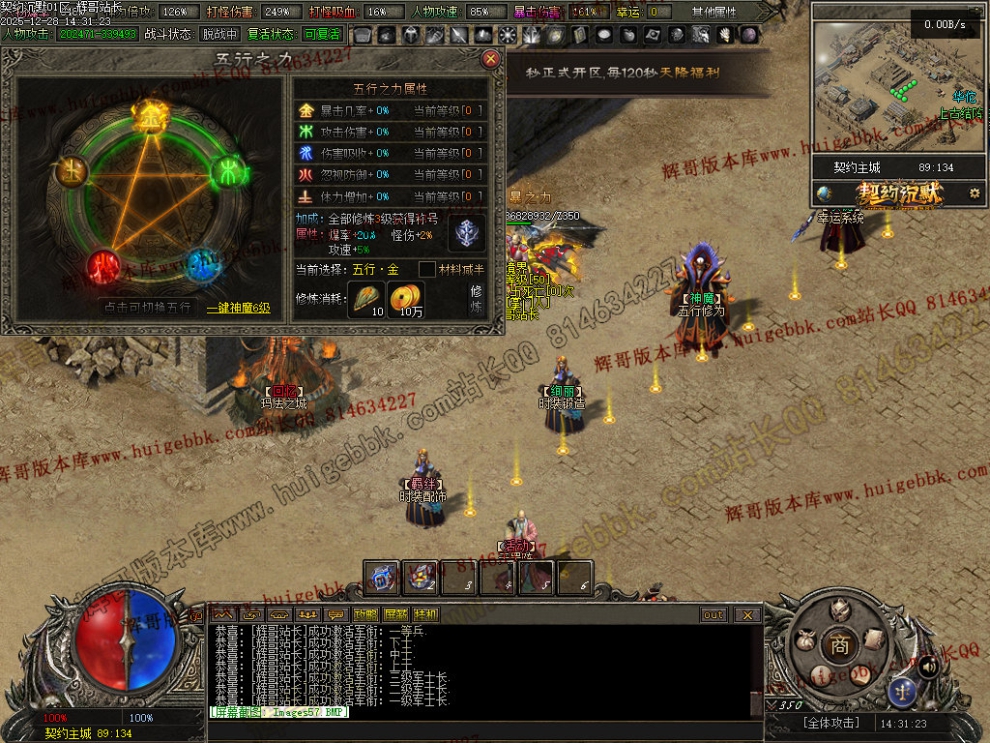990x743 pixels.
Task: Toggle the 材料减半 checkbox
Action: pyautogui.click(x=427, y=269)
